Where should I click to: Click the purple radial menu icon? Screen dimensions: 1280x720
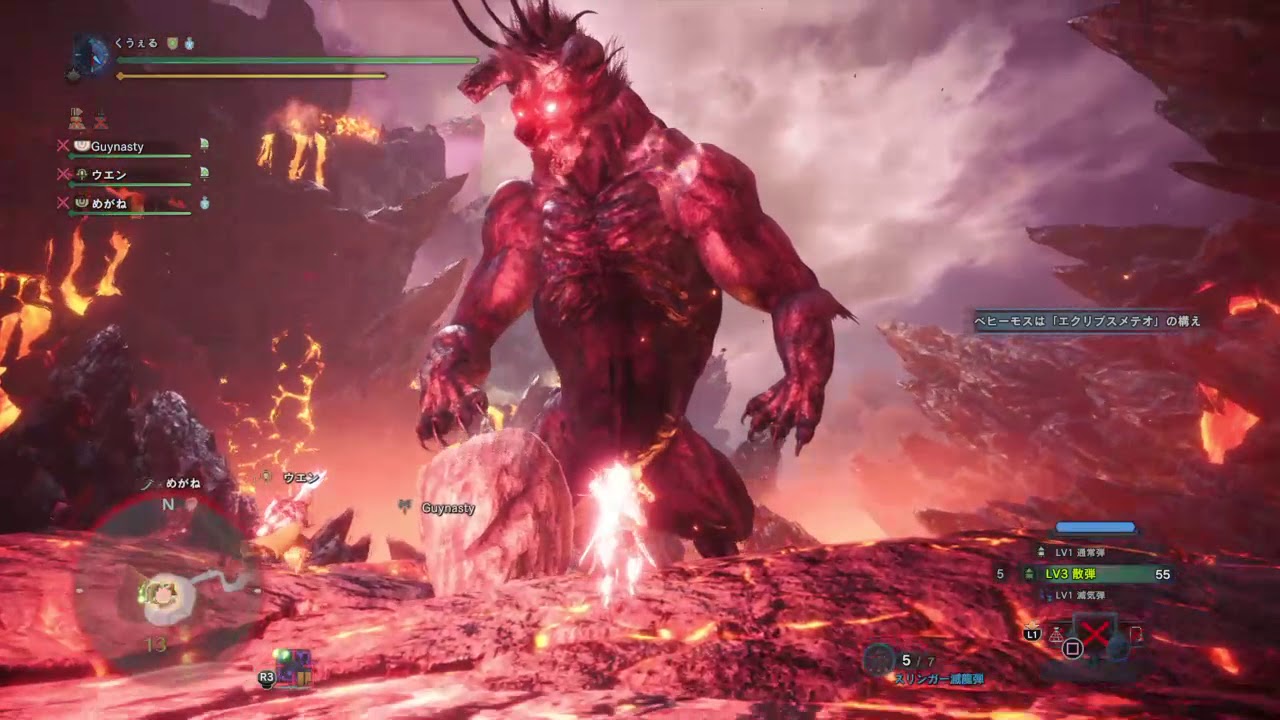click(x=292, y=664)
